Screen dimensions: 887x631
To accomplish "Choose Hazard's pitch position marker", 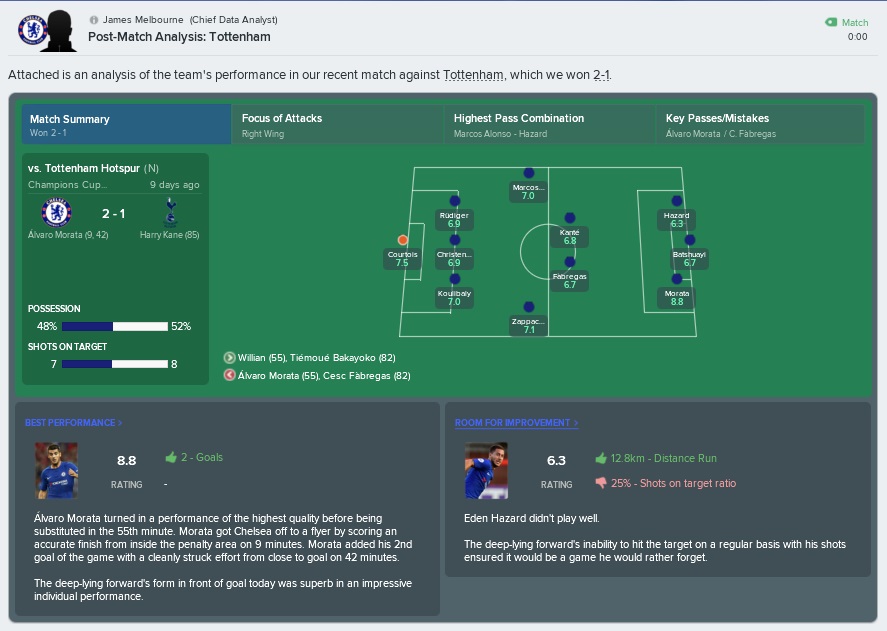I will point(677,201).
